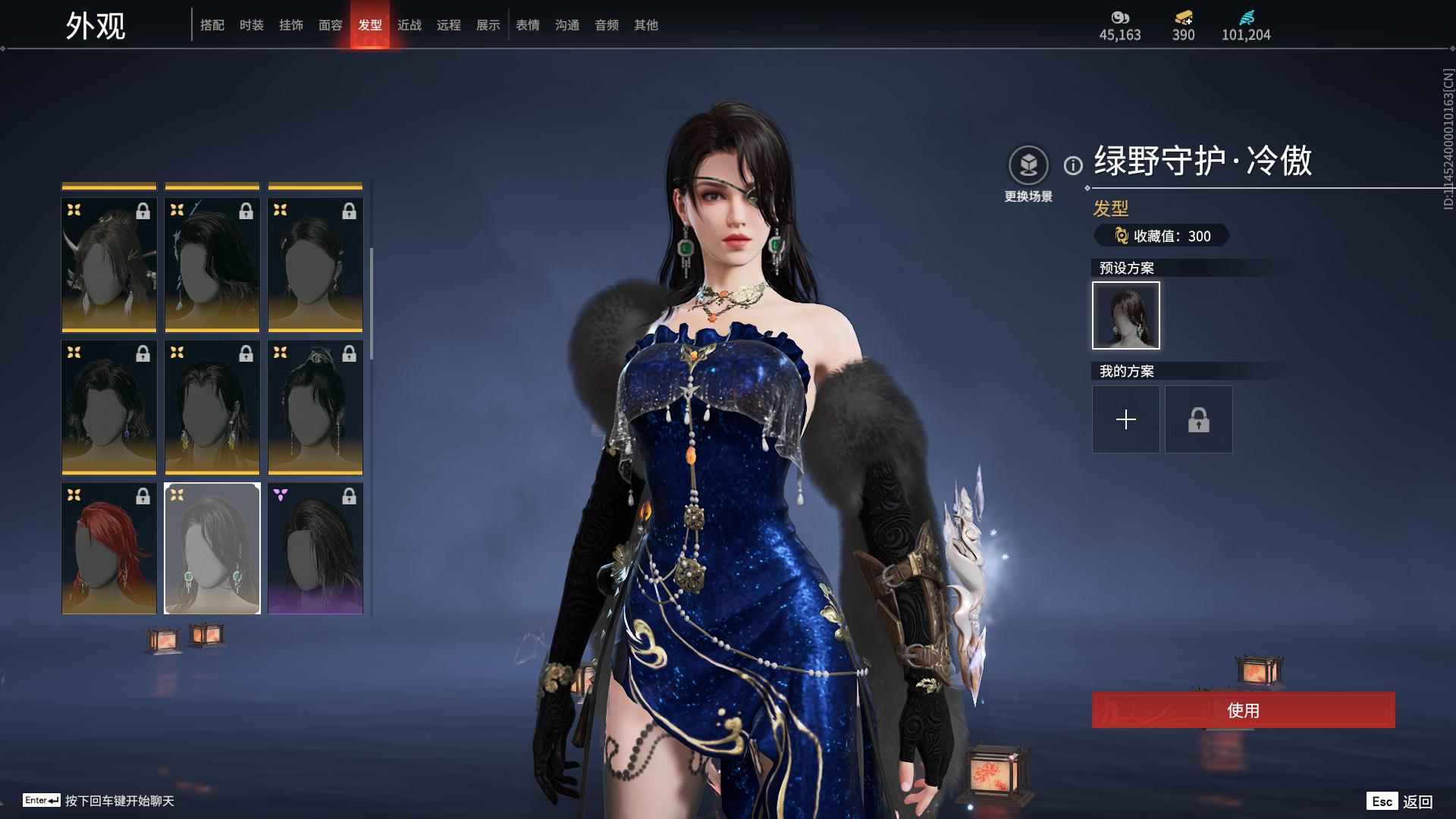Go to the 面容 tab
1456x819 pixels.
click(x=331, y=25)
